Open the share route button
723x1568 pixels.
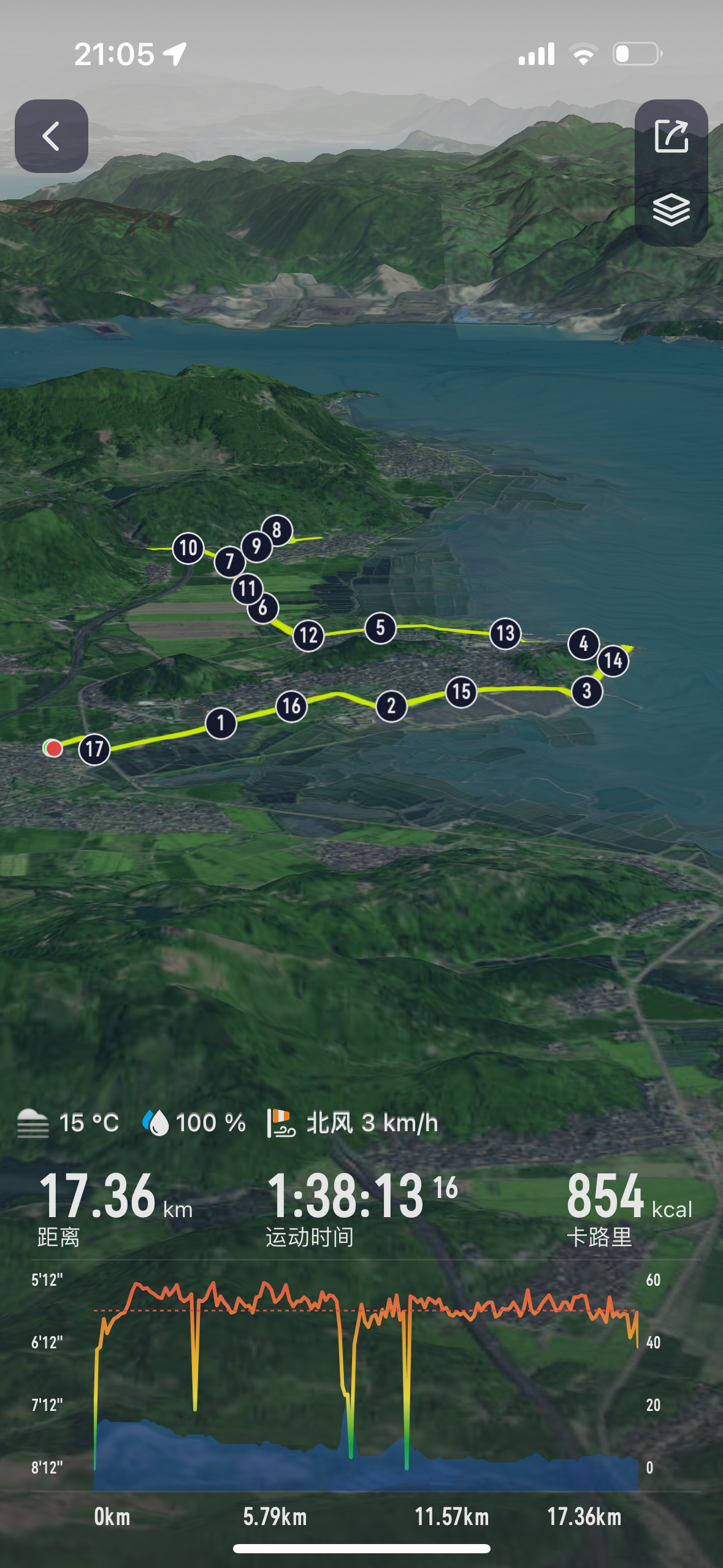671,136
